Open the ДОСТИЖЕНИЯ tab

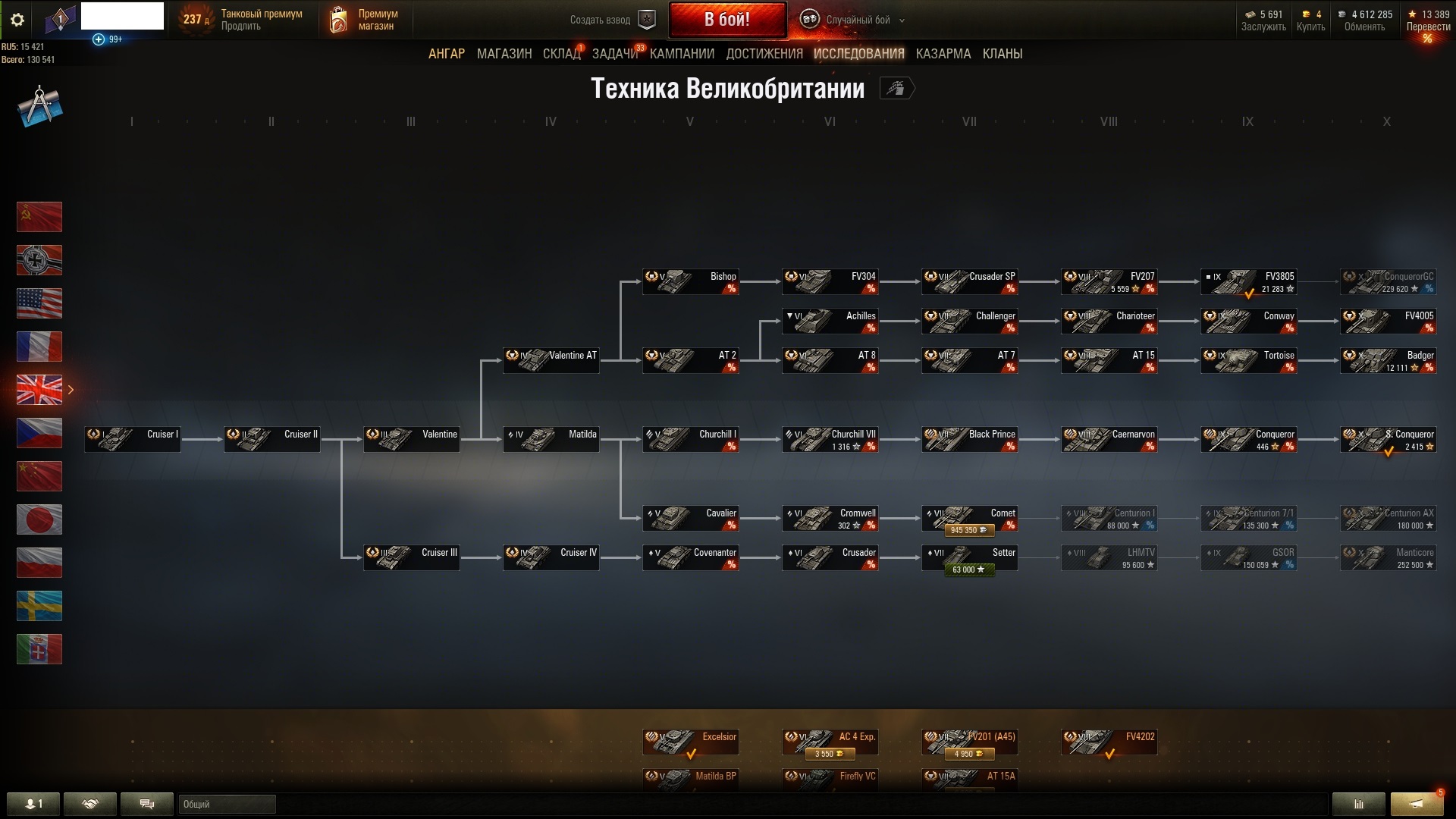coord(764,54)
